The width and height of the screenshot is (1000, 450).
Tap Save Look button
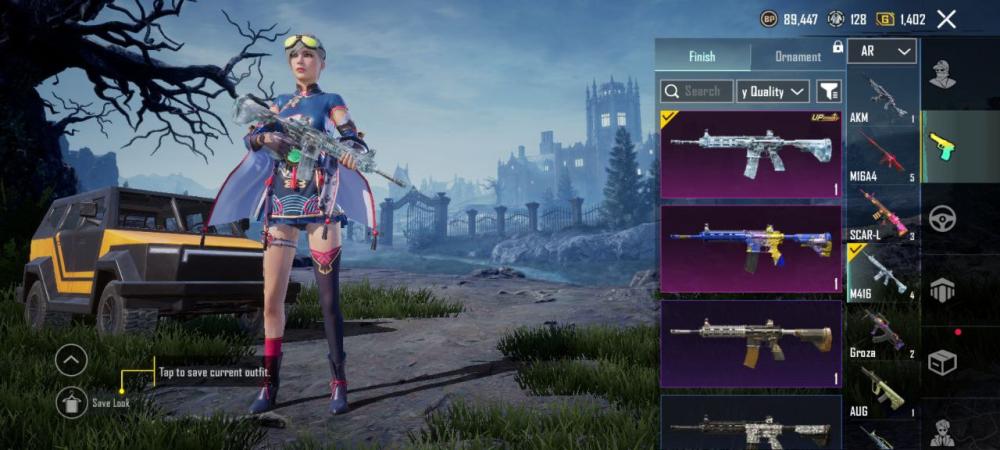click(71, 402)
